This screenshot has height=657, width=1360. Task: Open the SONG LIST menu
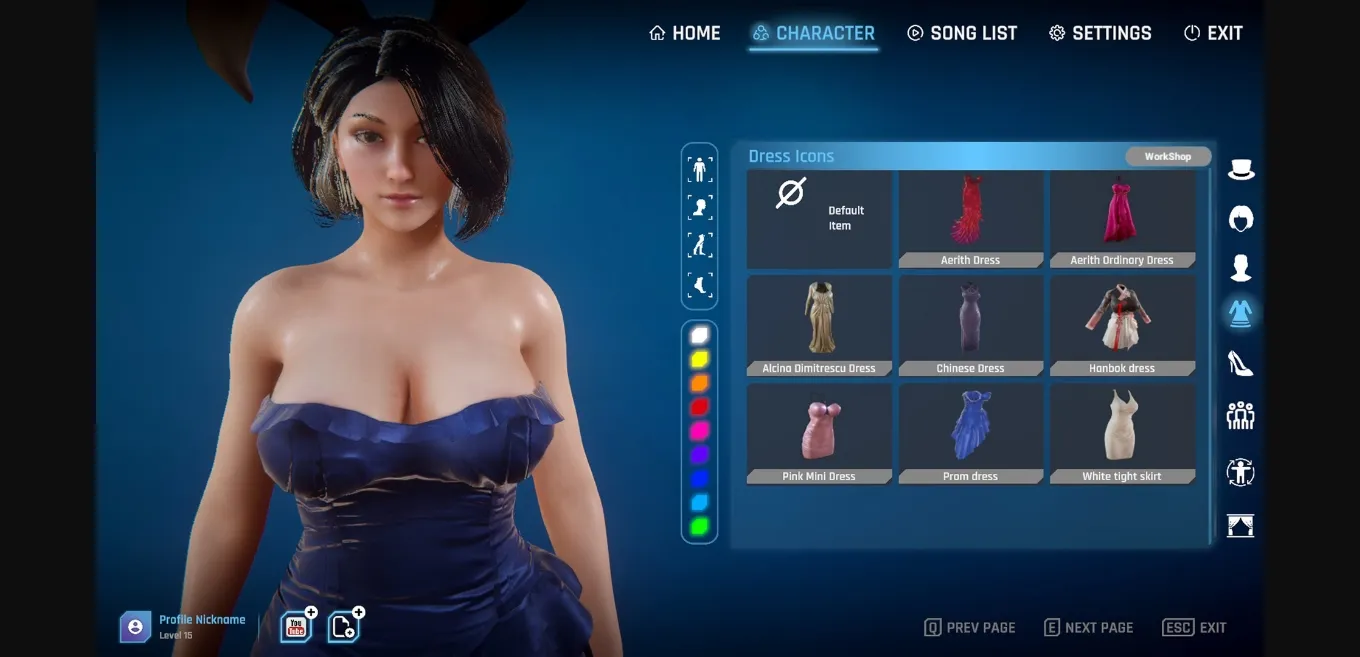pyautogui.click(x=961, y=33)
